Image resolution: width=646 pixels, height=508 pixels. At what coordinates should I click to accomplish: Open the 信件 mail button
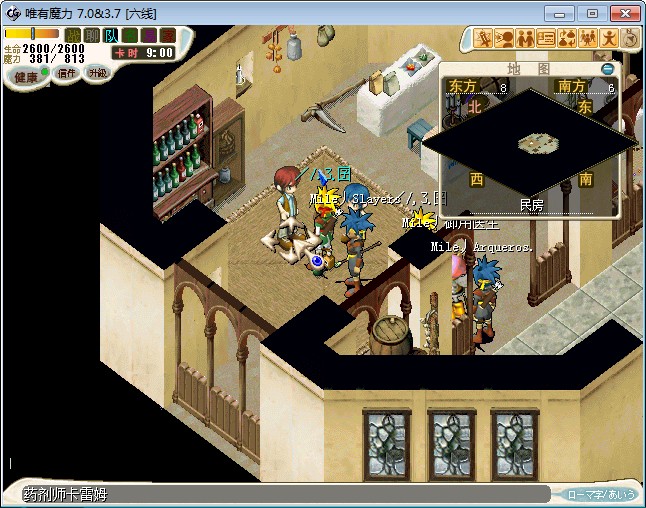[x=67, y=73]
